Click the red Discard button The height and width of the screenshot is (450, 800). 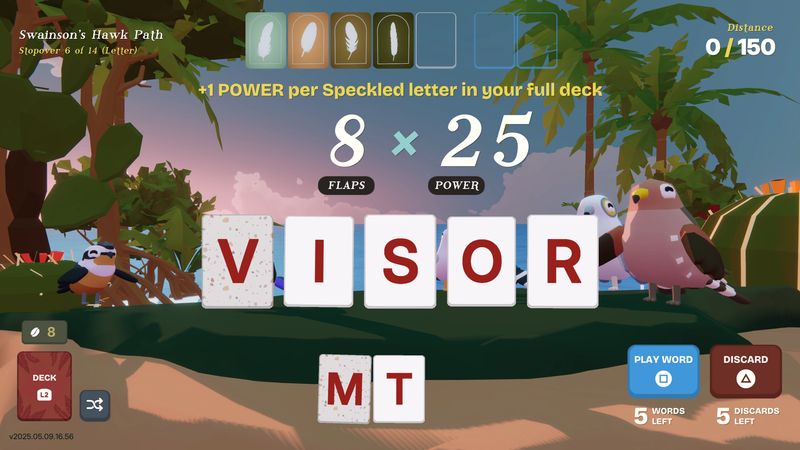pyautogui.click(x=745, y=370)
